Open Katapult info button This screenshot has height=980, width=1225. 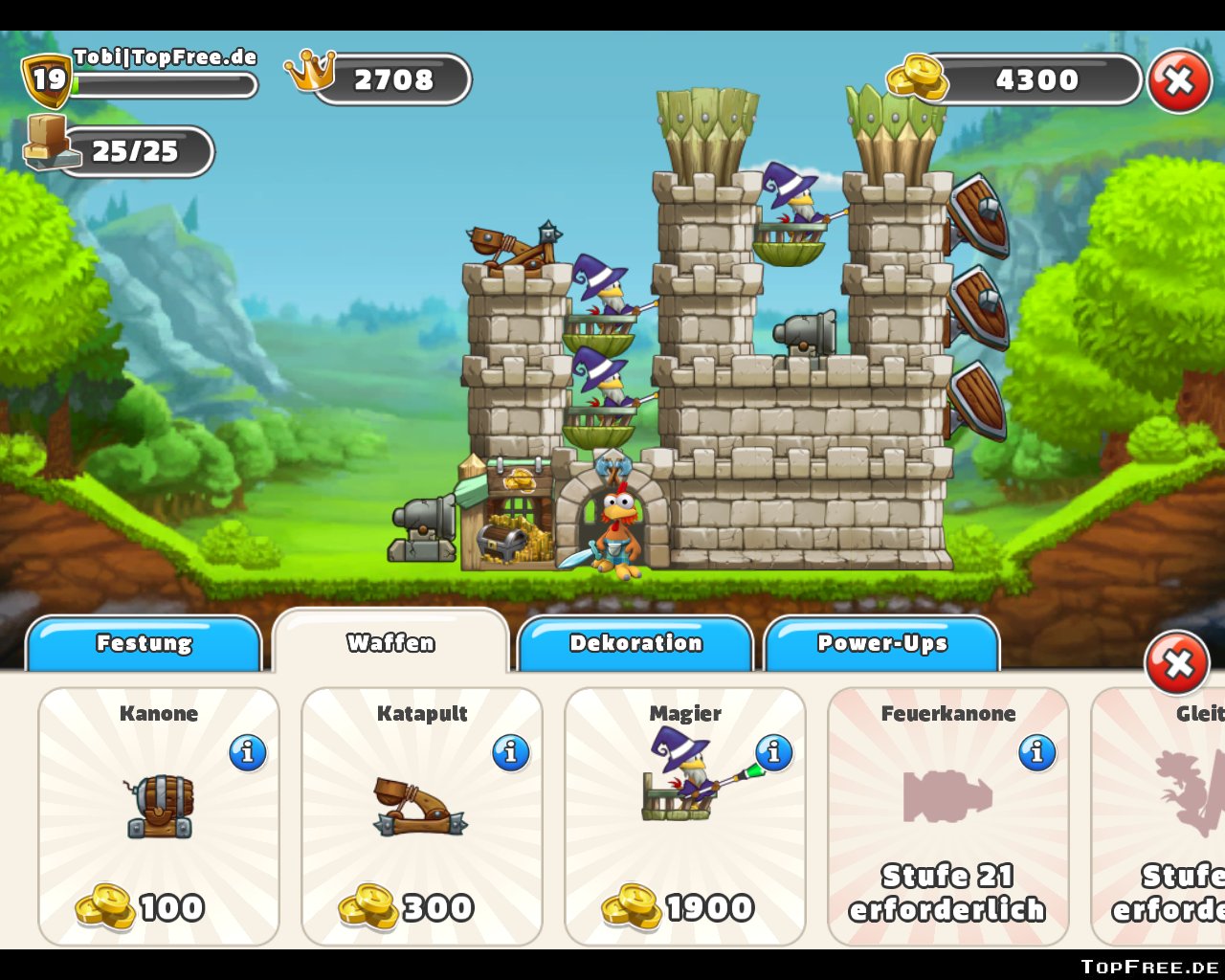[x=511, y=753]
